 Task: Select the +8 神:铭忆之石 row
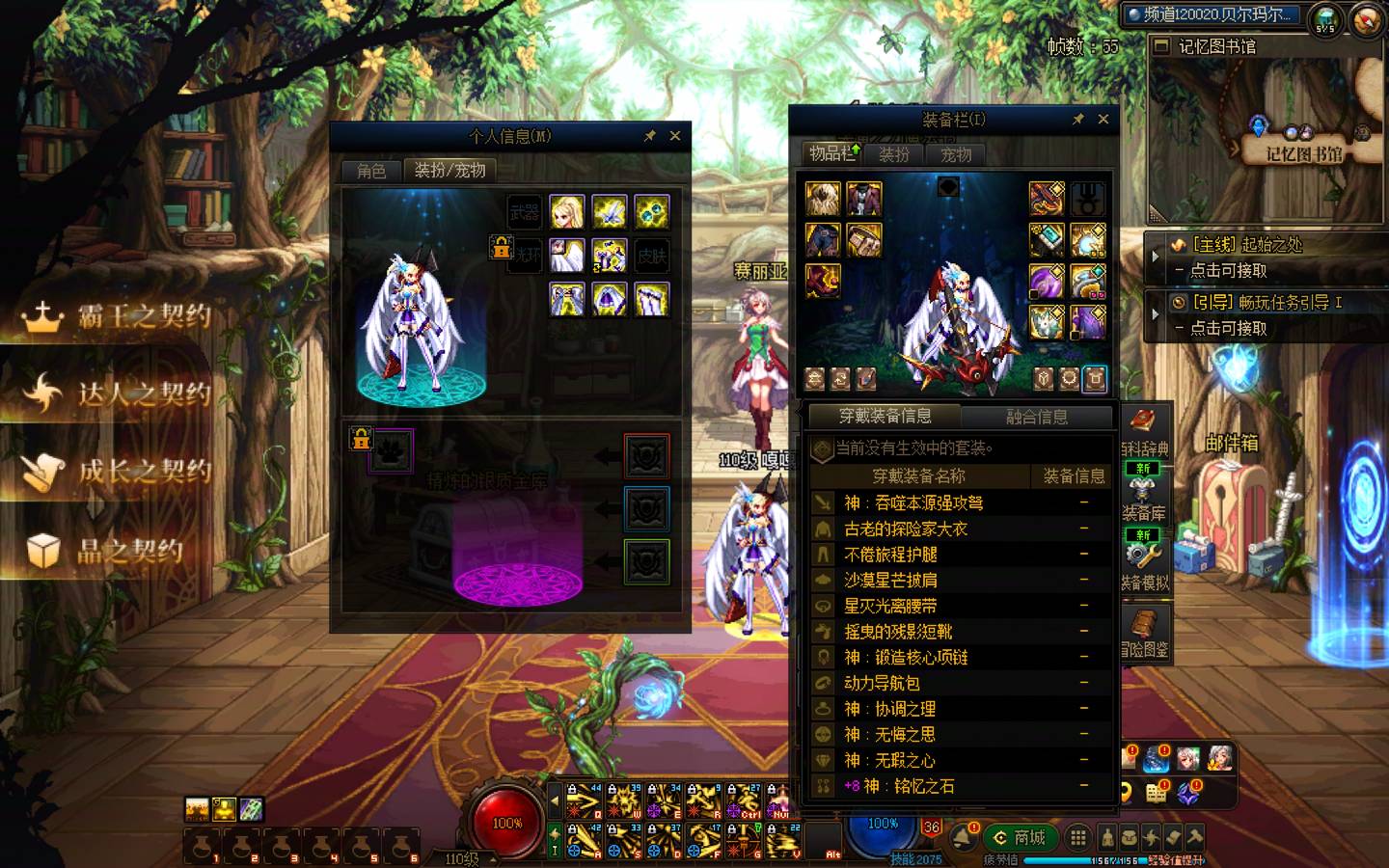[x=898, y=786]
